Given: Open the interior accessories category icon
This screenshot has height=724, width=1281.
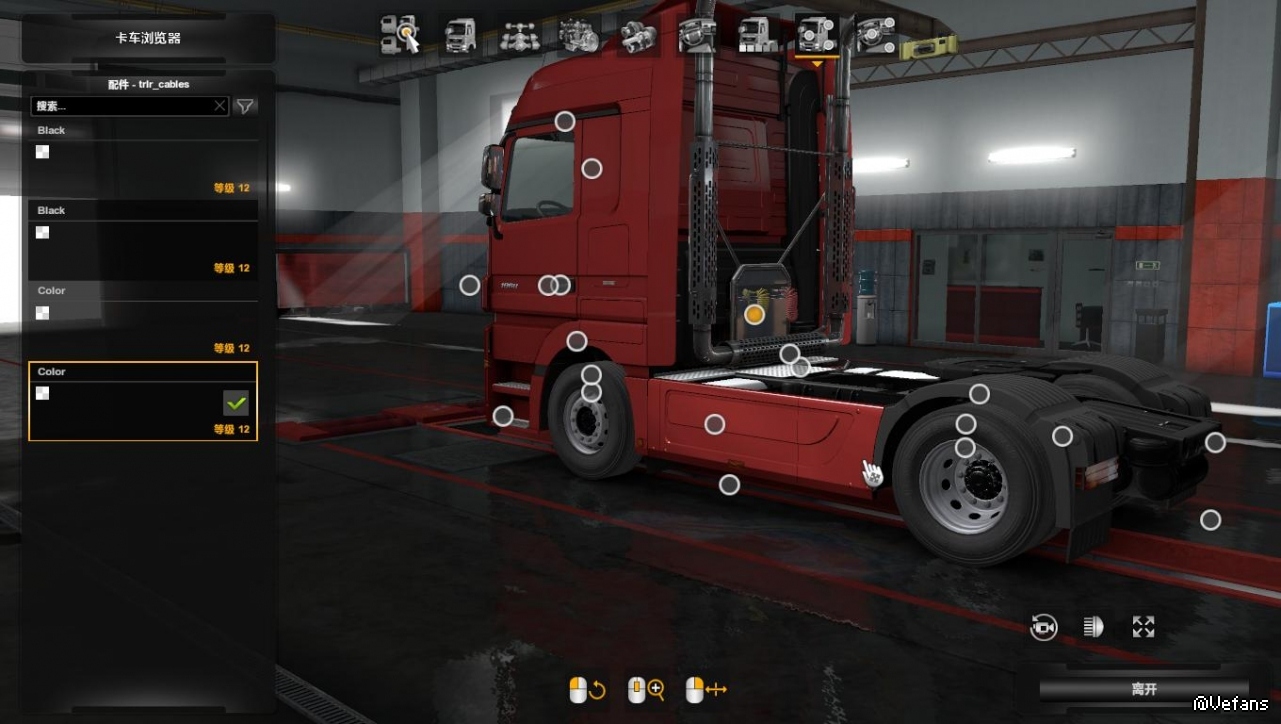Looking at the screenshot, I should (875, 34).
